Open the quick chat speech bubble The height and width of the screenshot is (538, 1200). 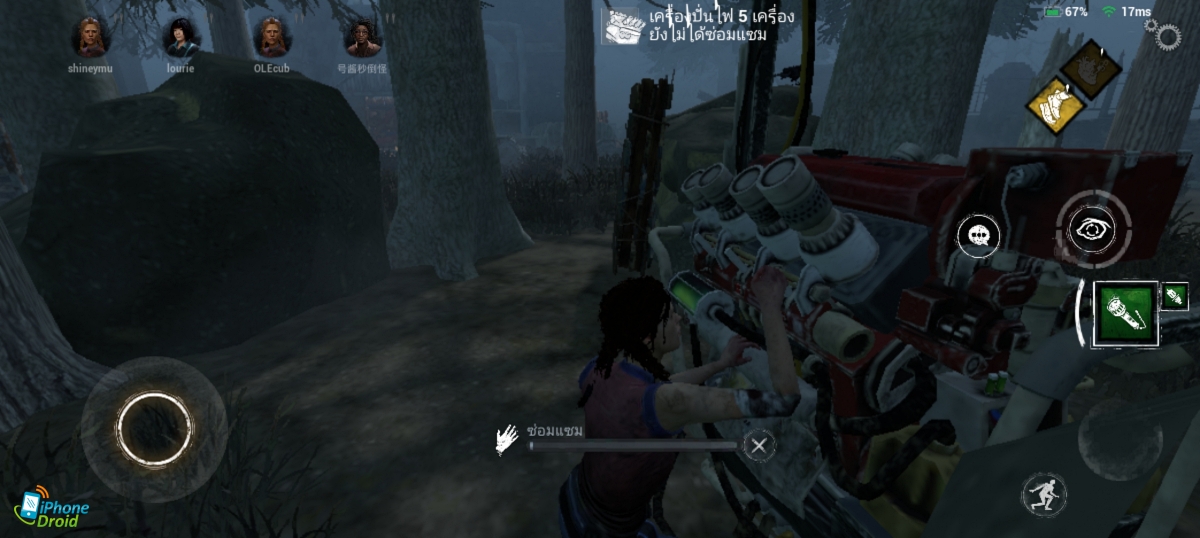pos(978,236)
